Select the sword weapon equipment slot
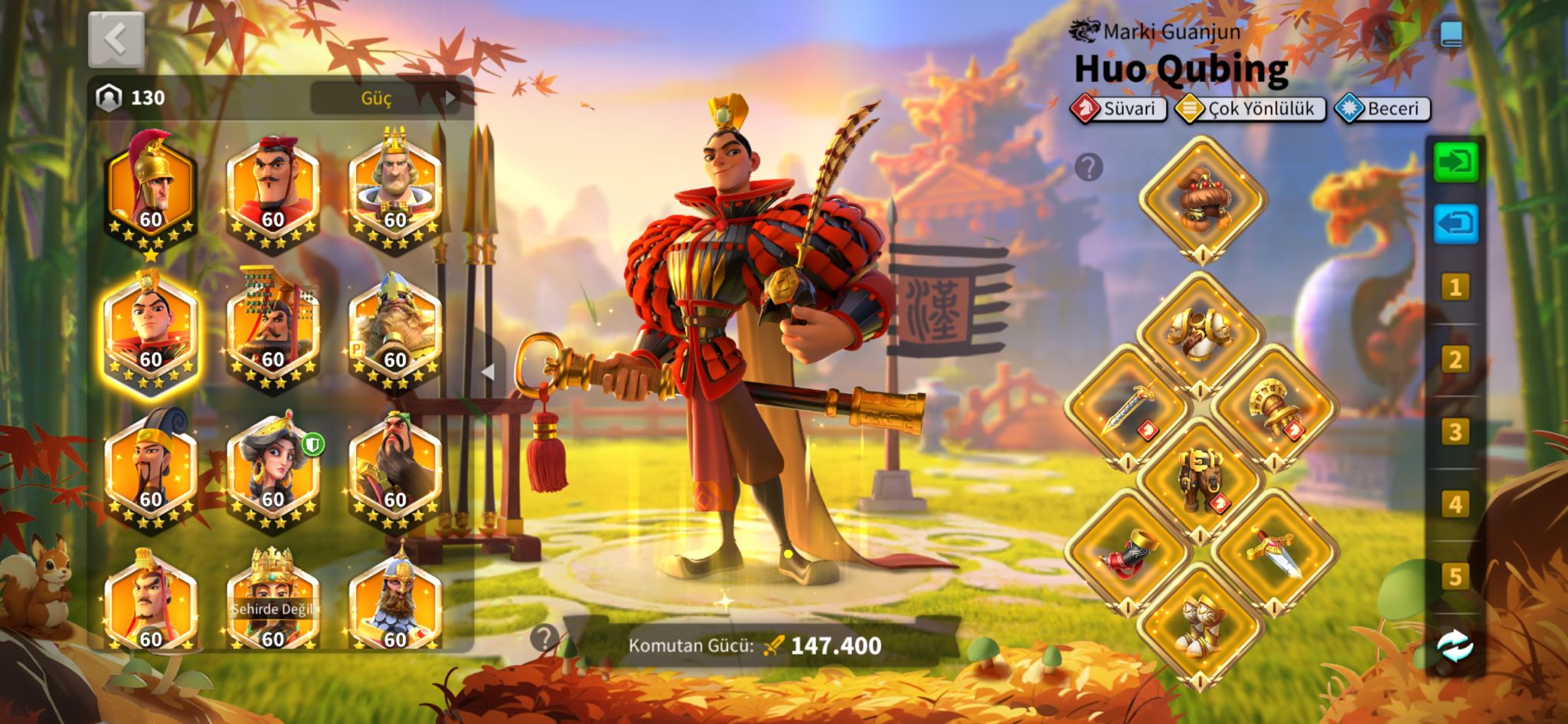This screenshot has height=724, width=1568. (1128, 407)
